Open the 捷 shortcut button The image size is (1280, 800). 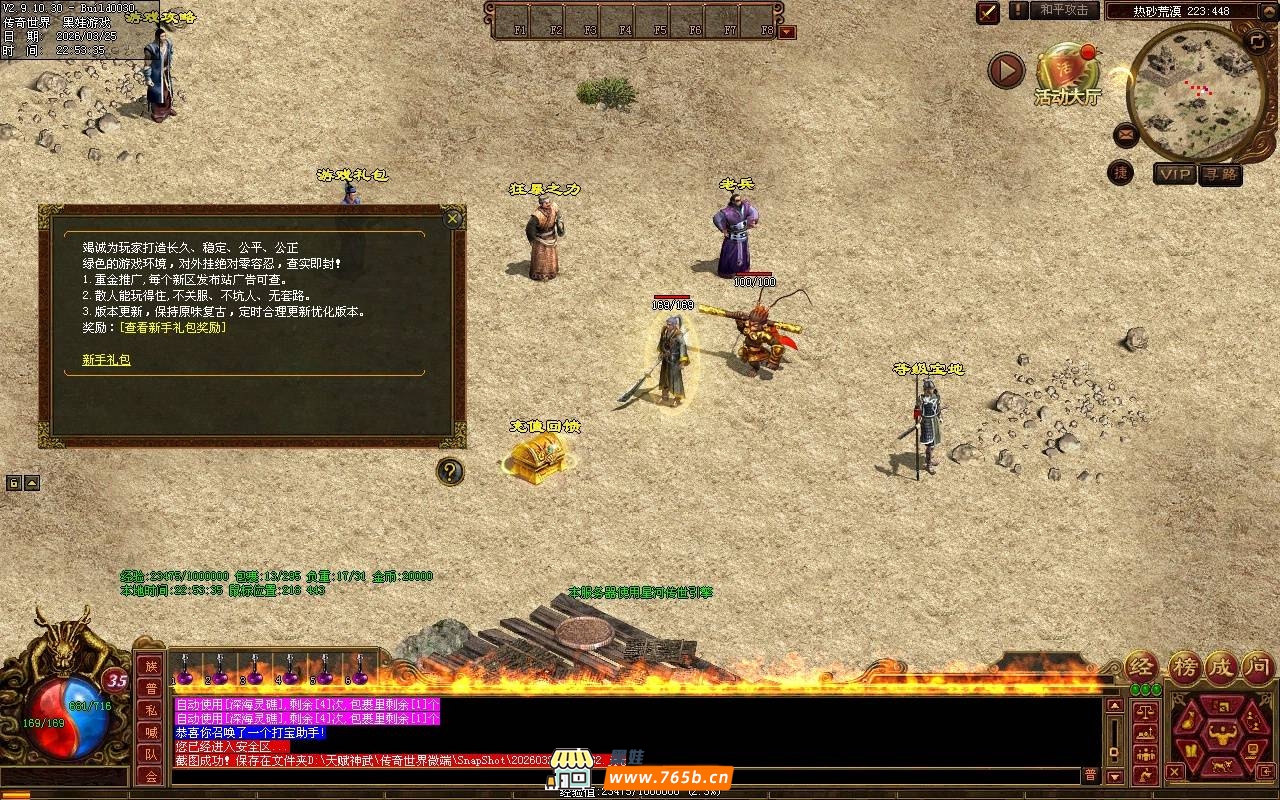tap(1121, 173)
